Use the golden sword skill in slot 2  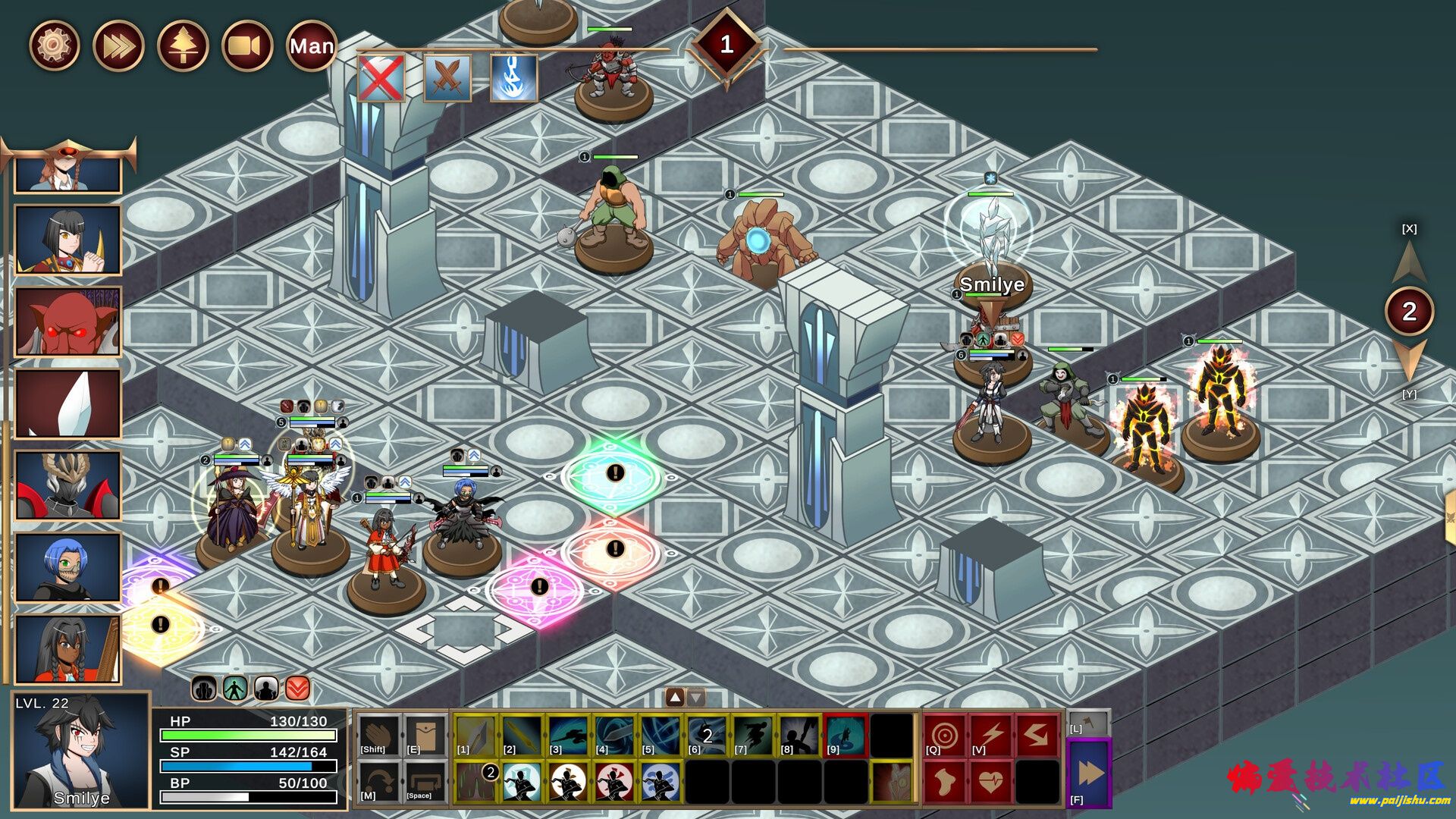(522, 735)
